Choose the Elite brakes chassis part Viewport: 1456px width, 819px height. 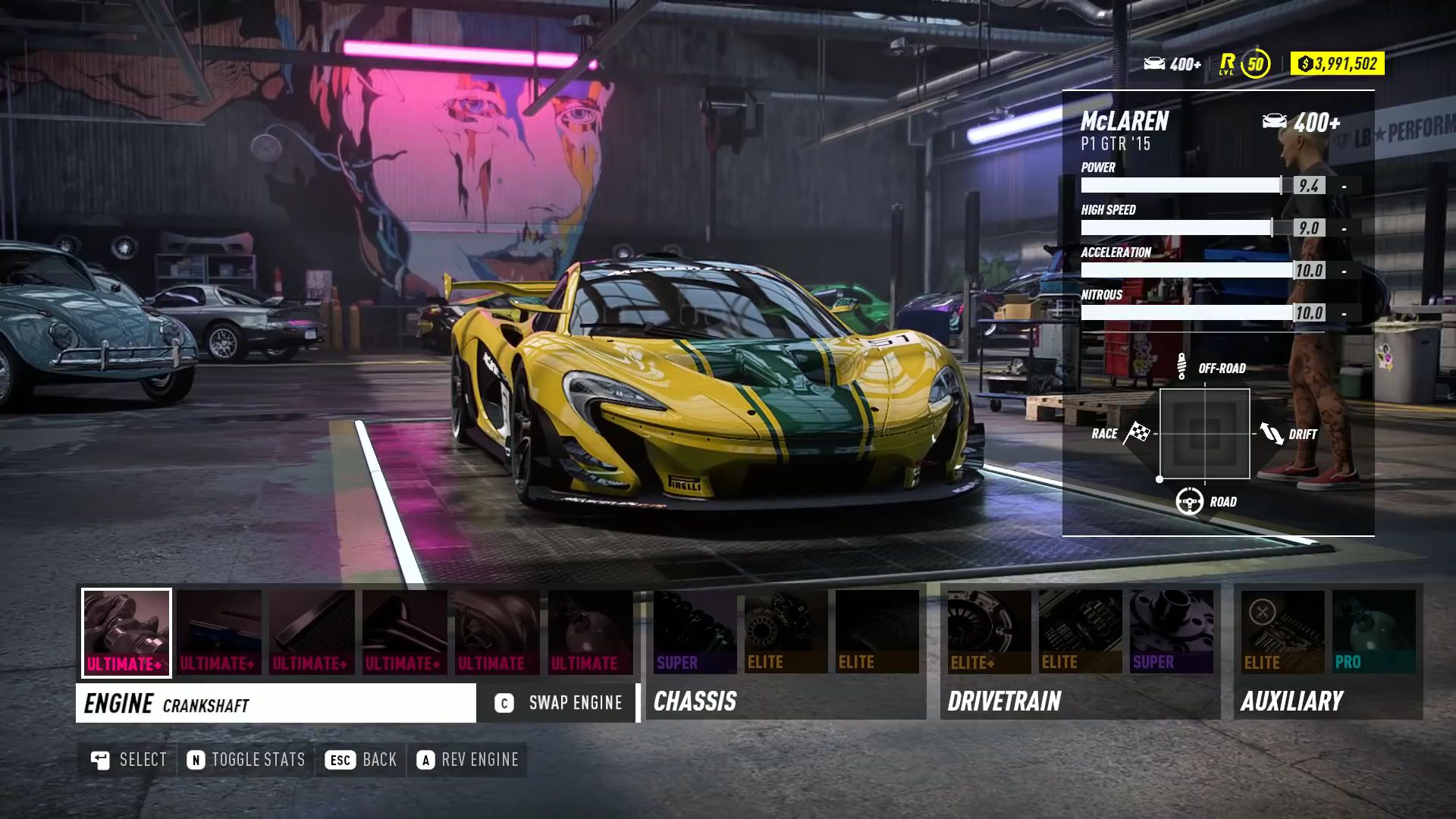(786, 632)
